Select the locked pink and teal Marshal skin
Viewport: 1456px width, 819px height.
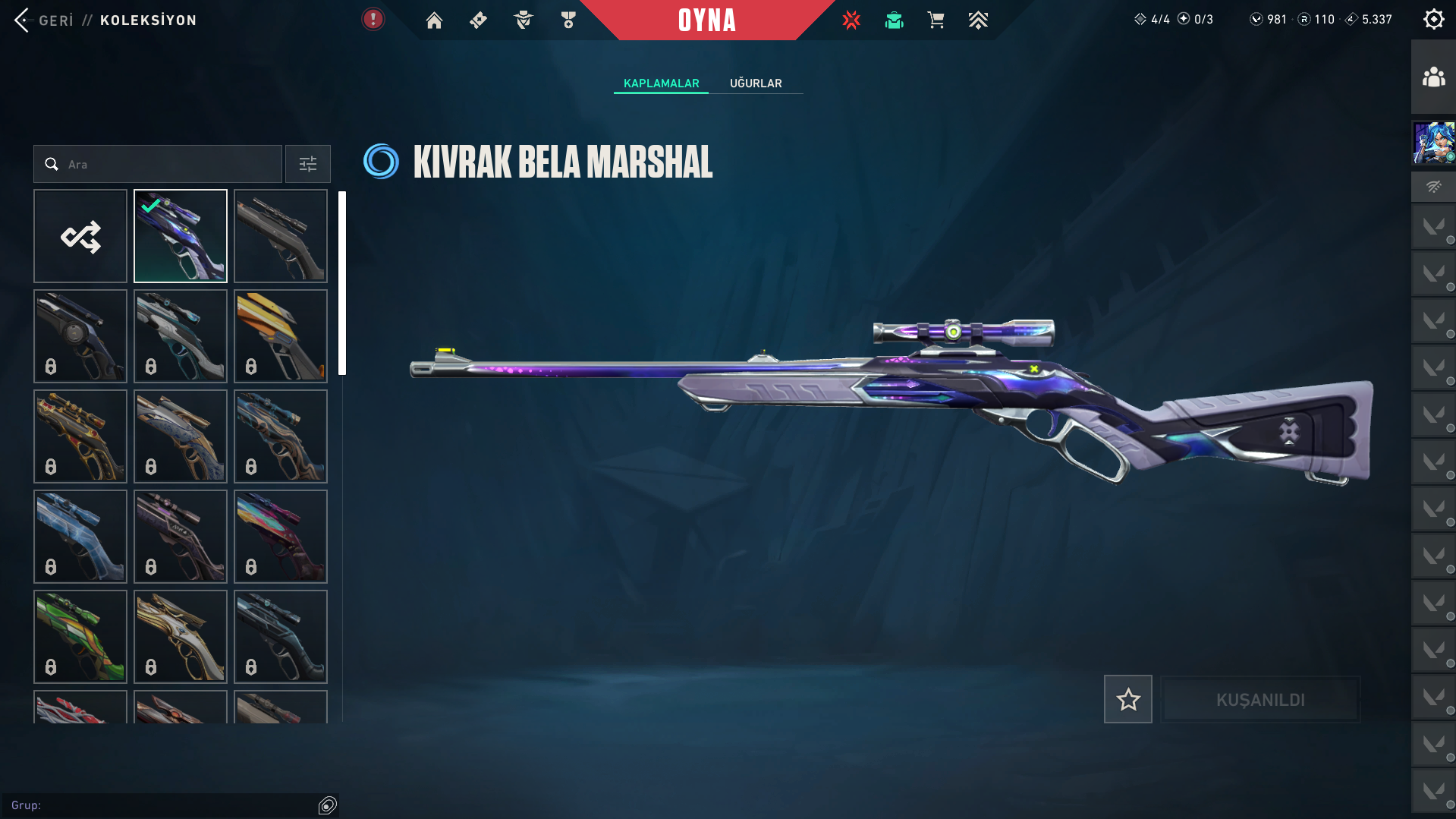tap(281, 537)
